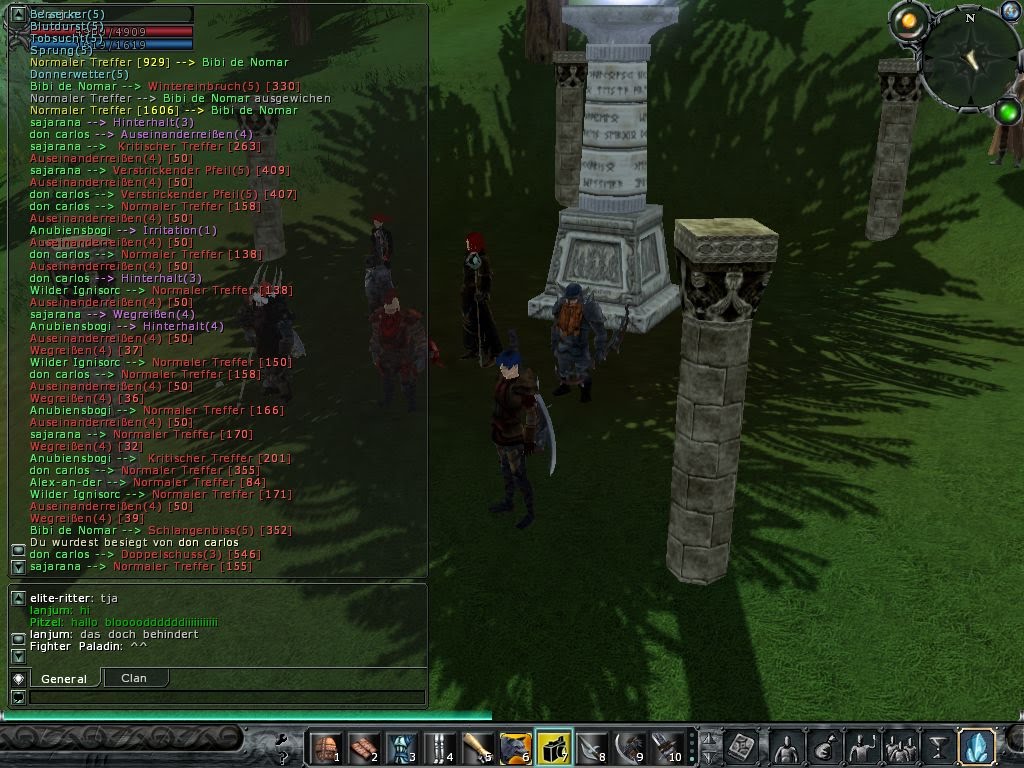Select the General chat tab

pyautogui.click(x=63, y=678)
